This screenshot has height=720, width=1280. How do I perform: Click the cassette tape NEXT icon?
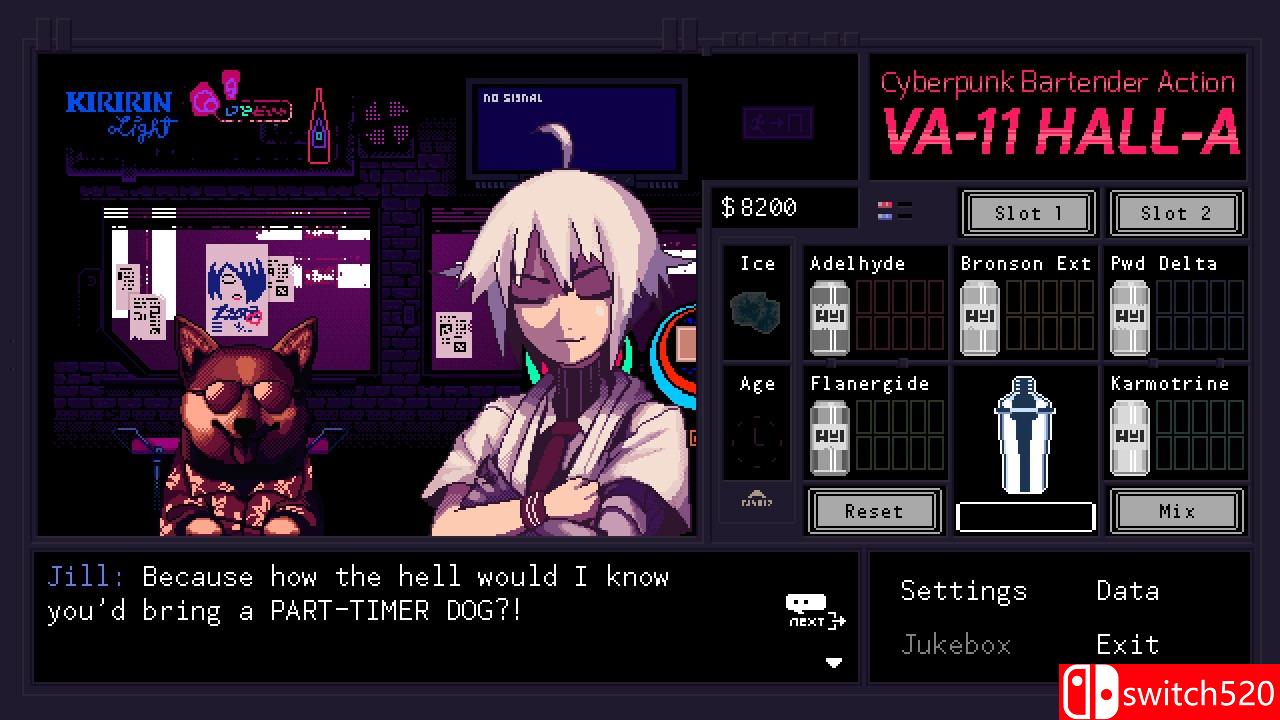click(x=808, y=606)
